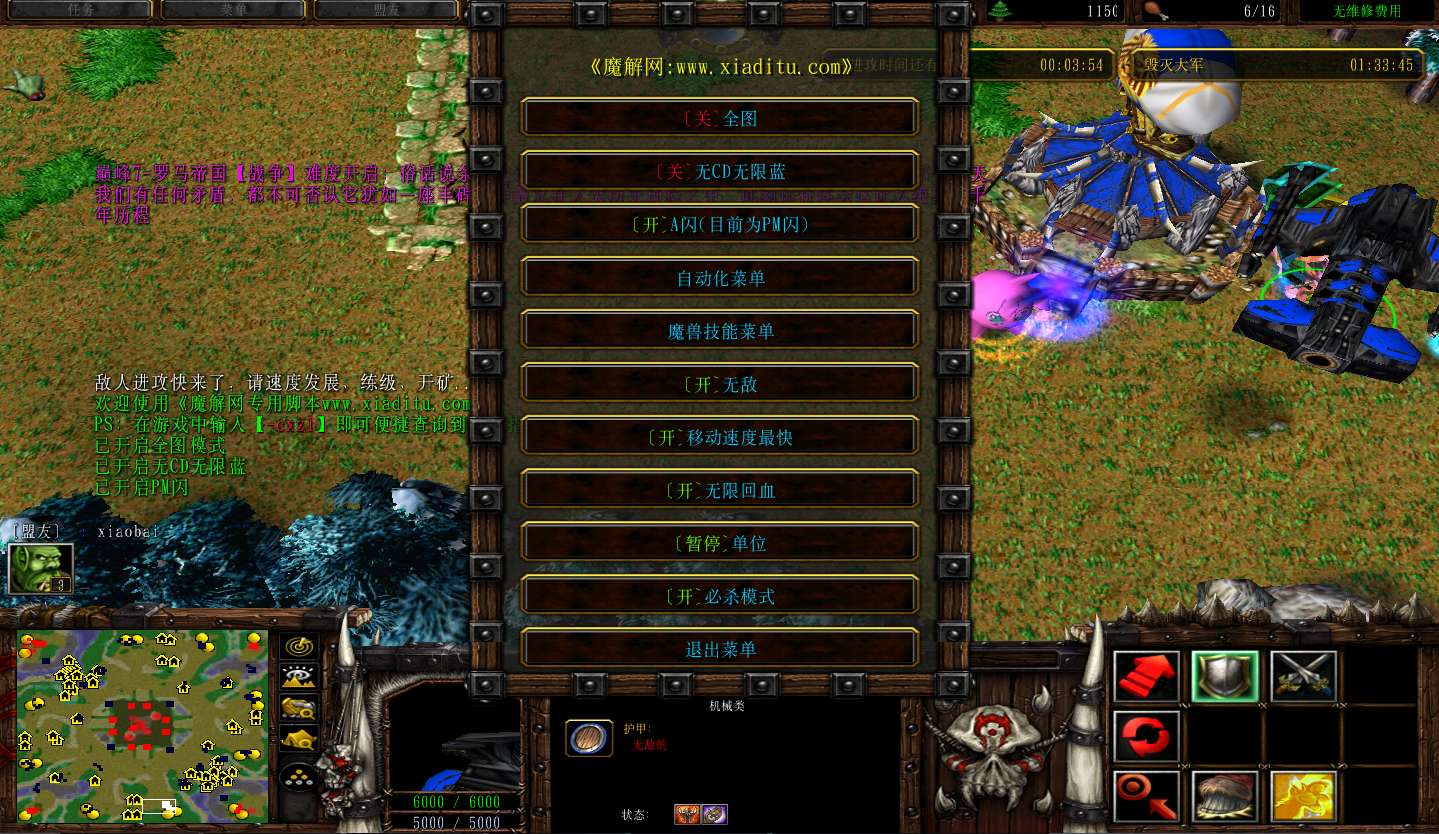Select the animal hide inventory item
The width and height of the screenshot is (1439, 834).
pos(1225,796)
